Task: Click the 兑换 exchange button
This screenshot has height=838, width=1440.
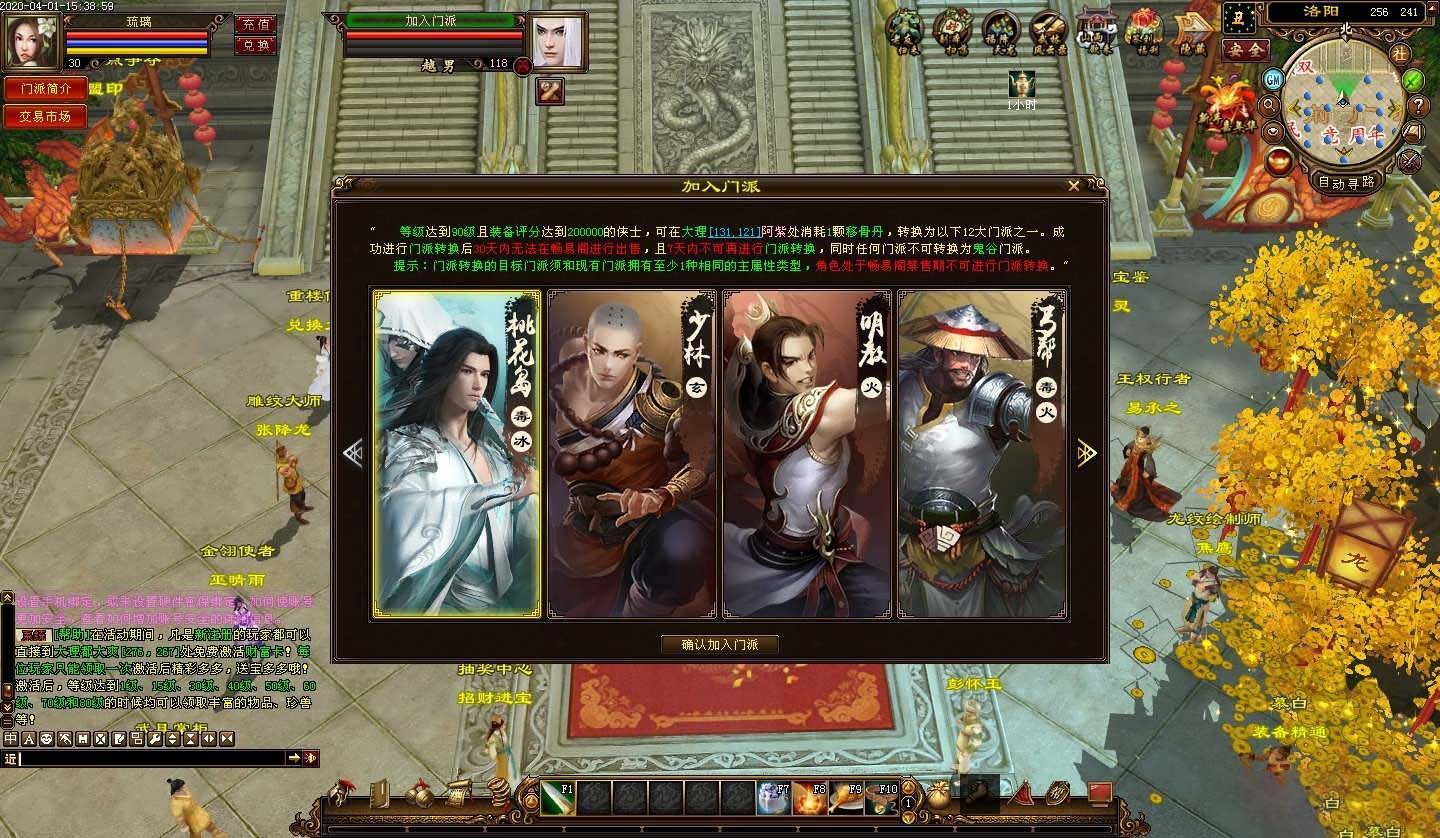Action: point(256,45)
